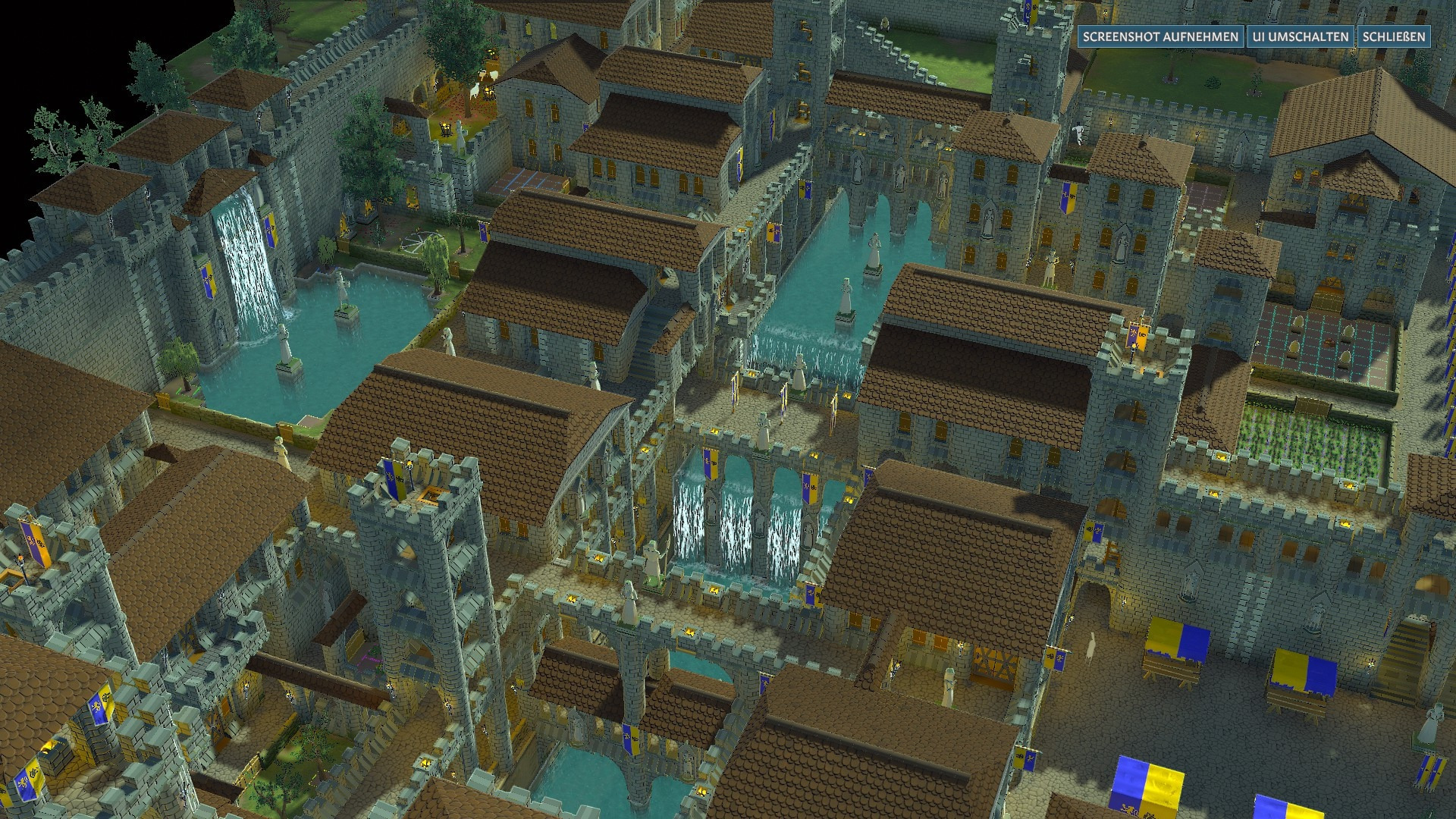Click the Screenshot Aufnehmen button
The height and width of the screenshot is (819, 1456).
tap(1160, 36)
